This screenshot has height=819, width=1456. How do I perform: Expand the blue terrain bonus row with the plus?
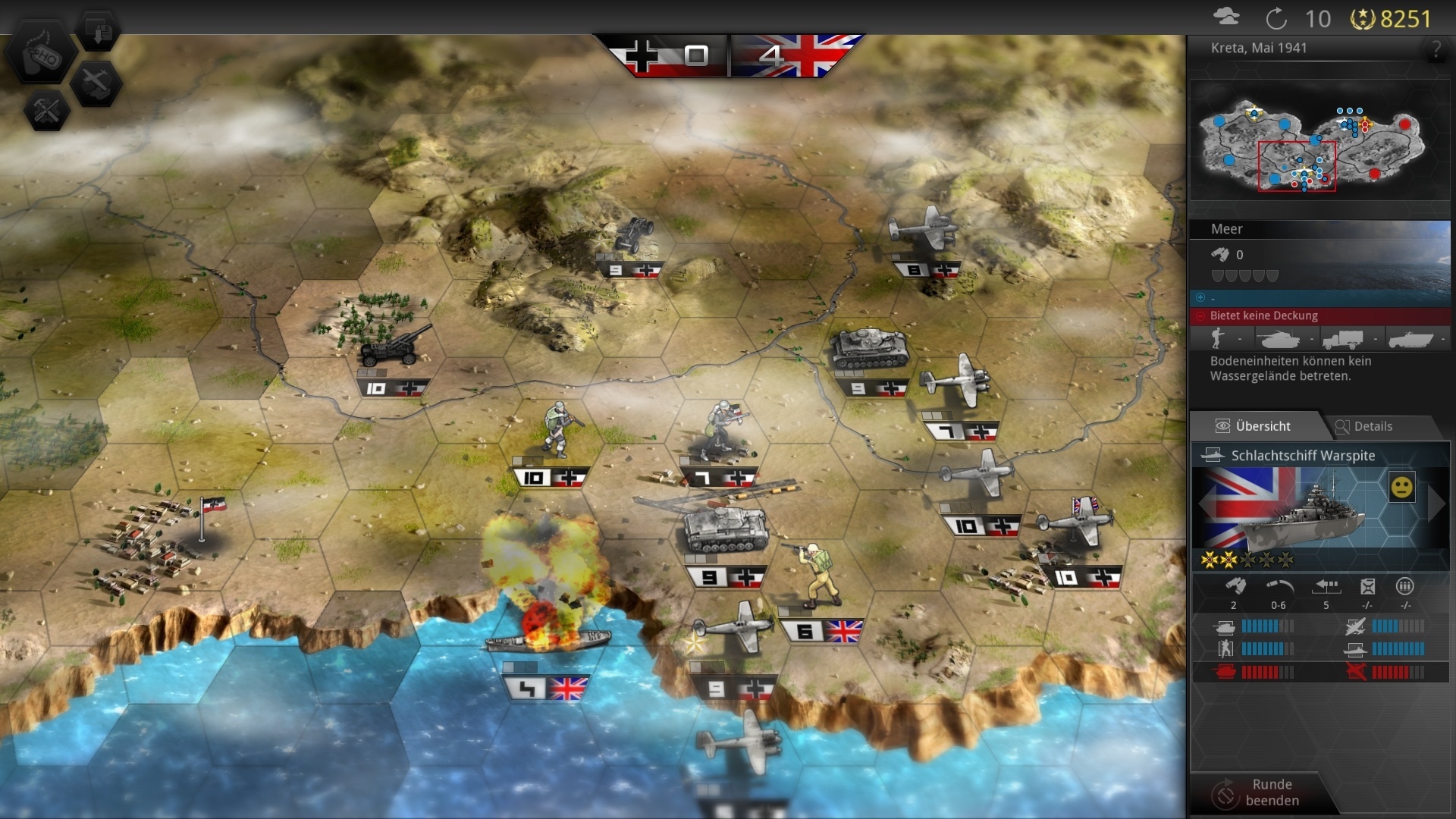(x=1200, y=297)
